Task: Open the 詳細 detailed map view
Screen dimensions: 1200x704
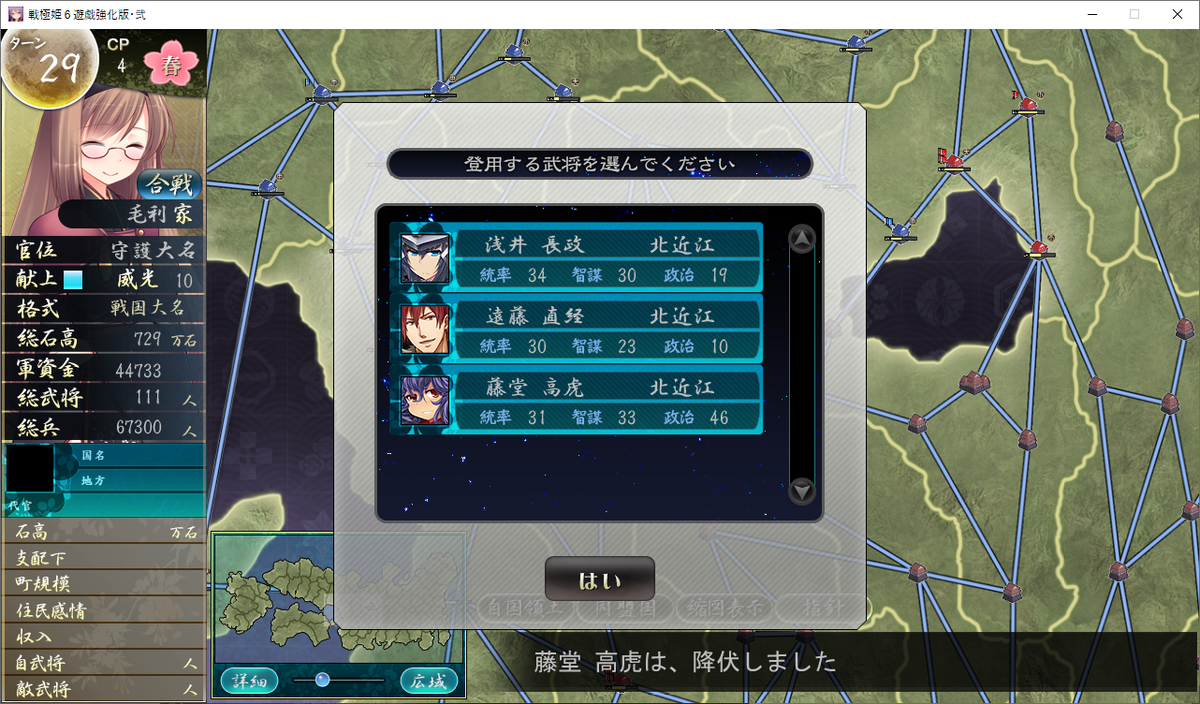Action: click(250, 681)
